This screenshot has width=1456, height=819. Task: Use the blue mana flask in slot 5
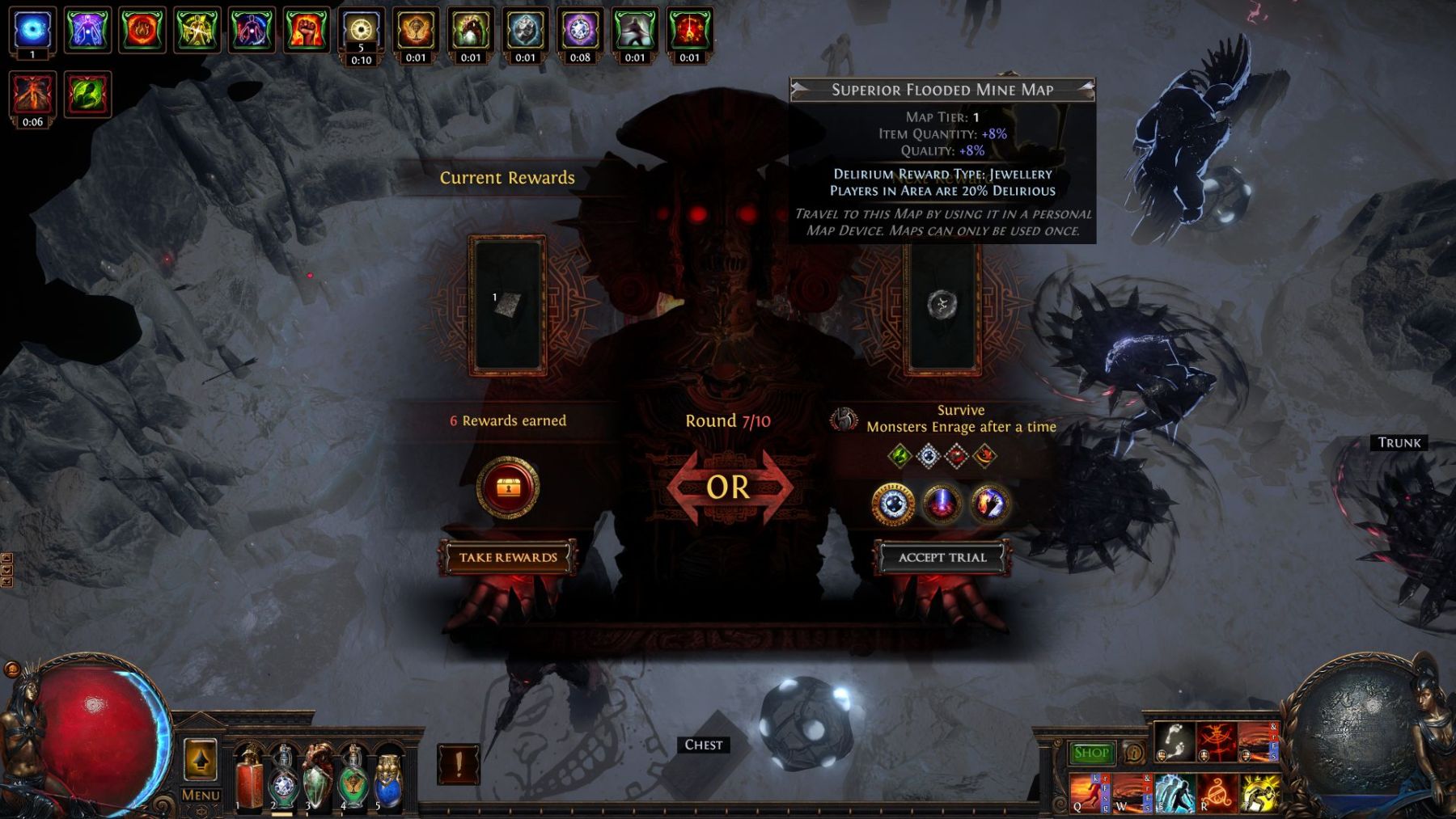[388, 780]
